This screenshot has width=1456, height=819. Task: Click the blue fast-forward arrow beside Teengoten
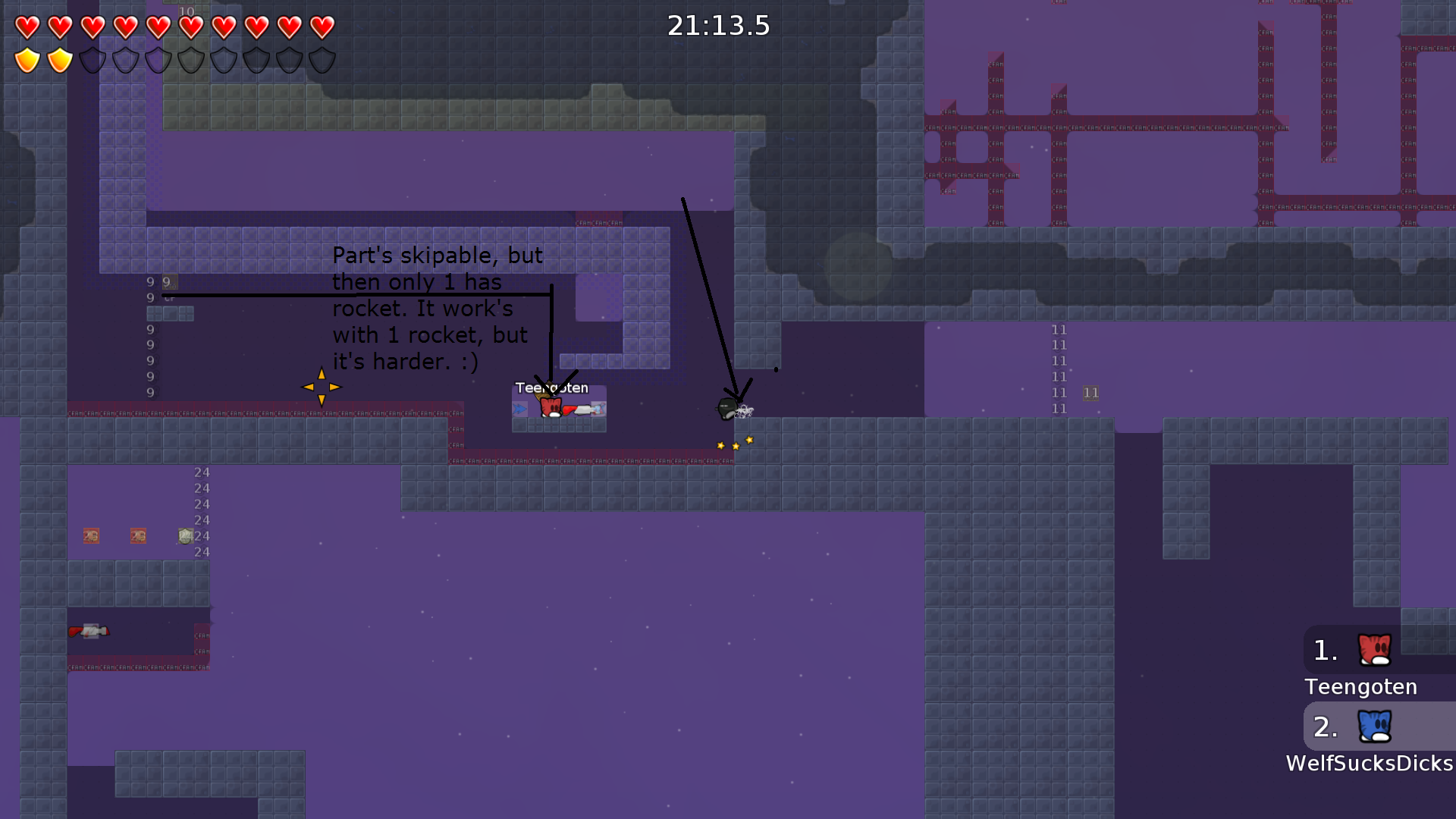(519, 407)
